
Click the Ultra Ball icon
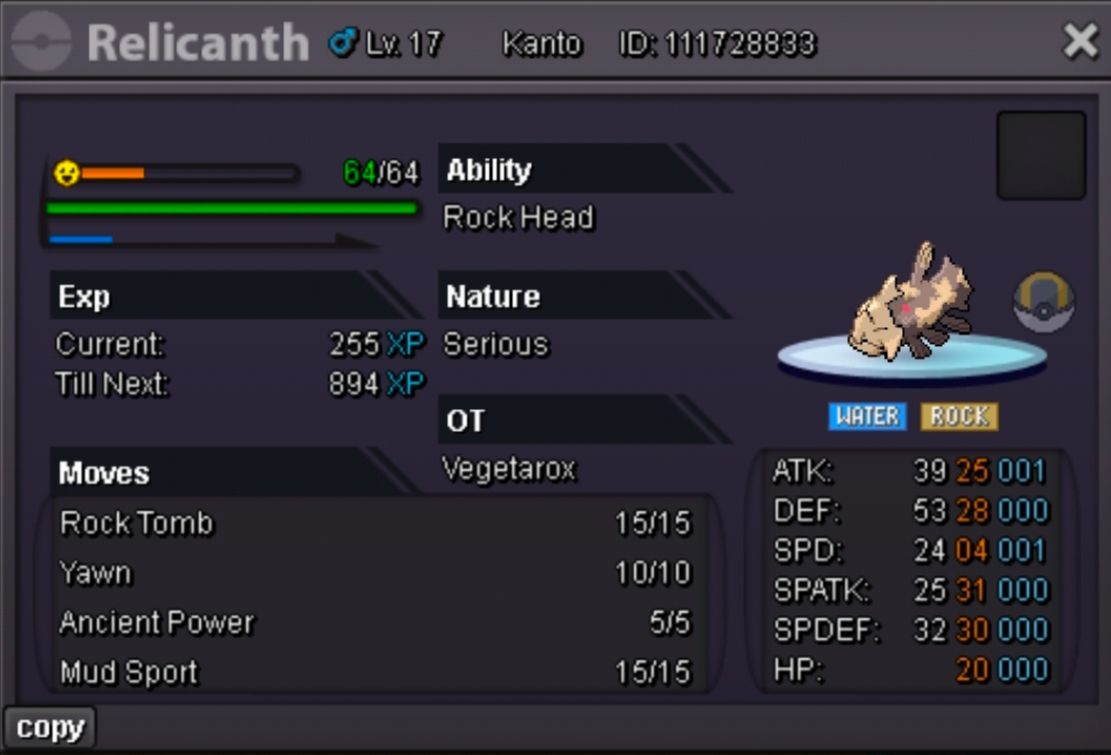coord(1043,302)
